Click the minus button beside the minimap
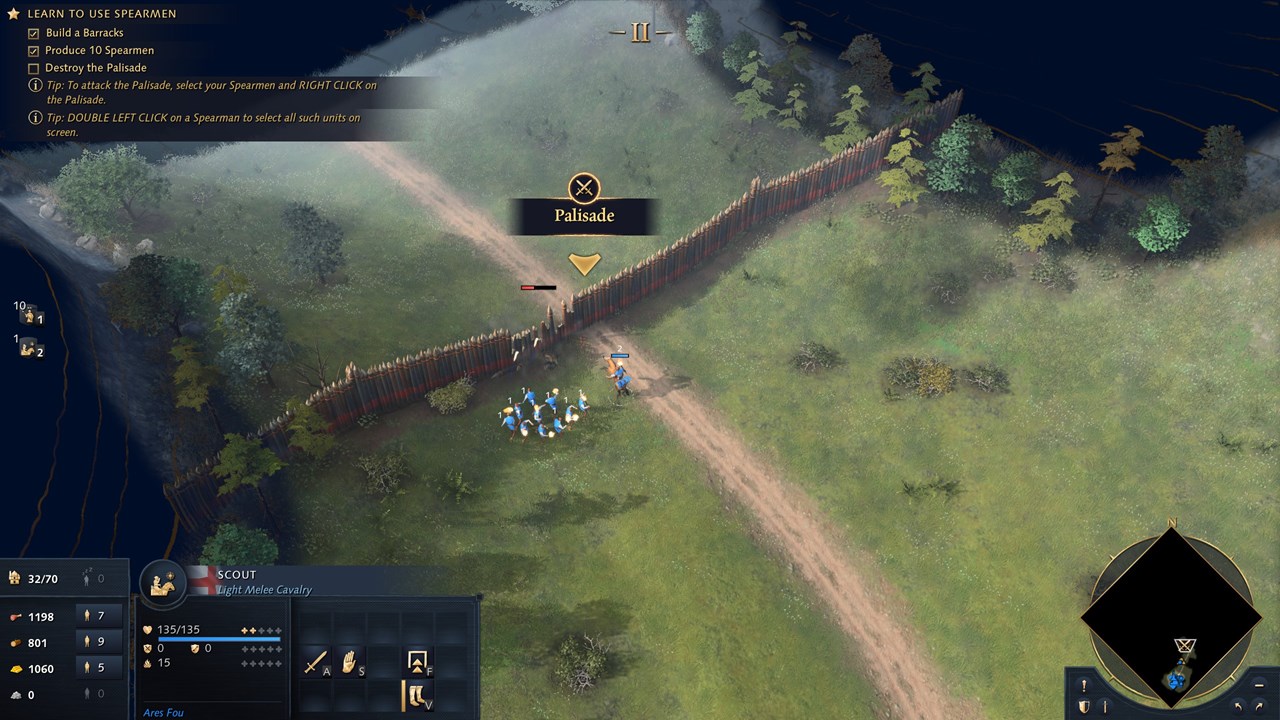The image size is (1280, 720). click(1258, 686)
